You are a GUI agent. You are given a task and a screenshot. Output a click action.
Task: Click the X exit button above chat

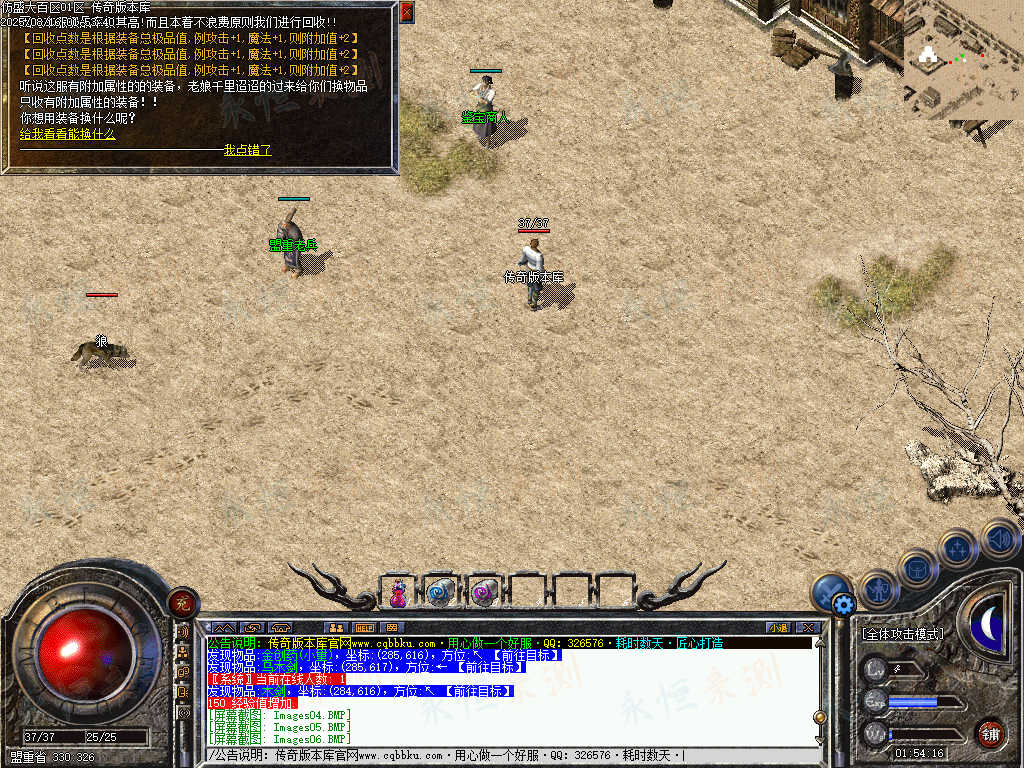point(808,628)
